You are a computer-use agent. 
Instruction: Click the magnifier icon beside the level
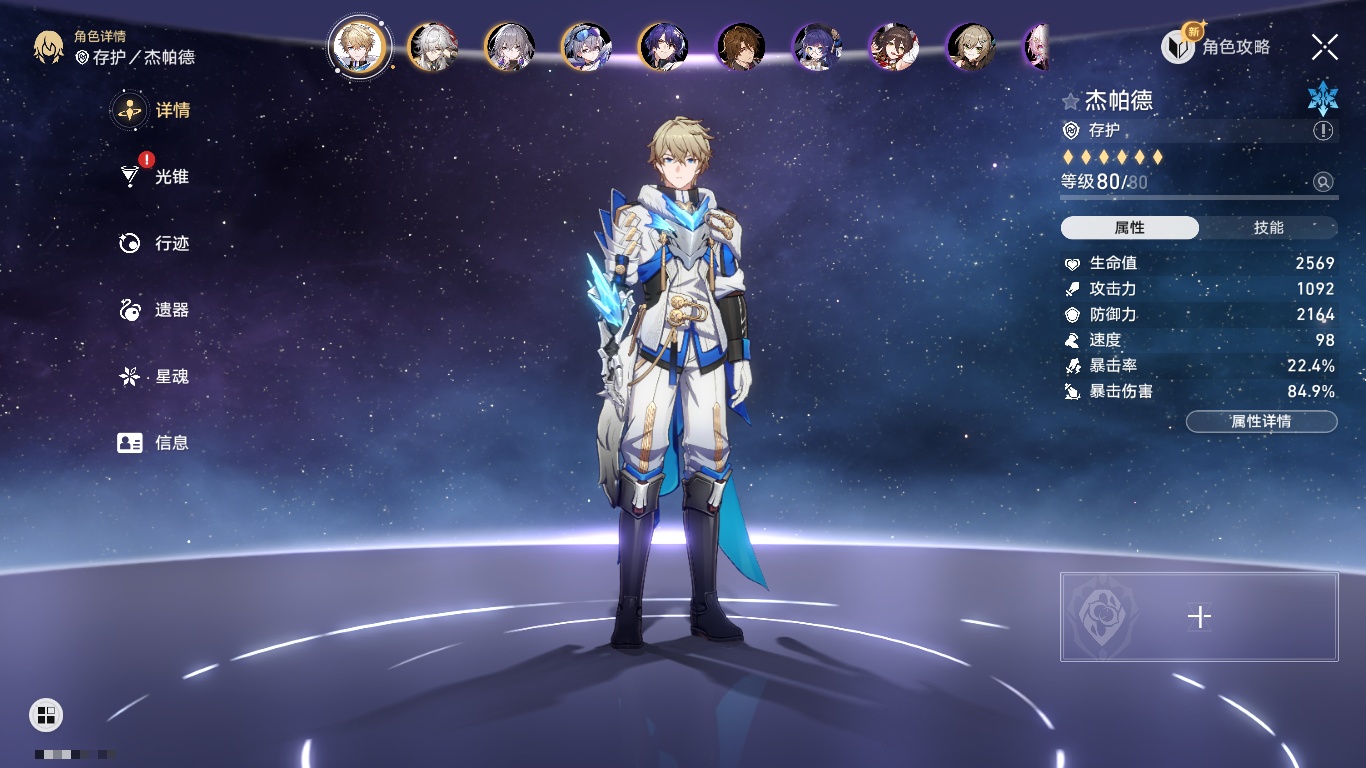click(x=1323, y=182)
